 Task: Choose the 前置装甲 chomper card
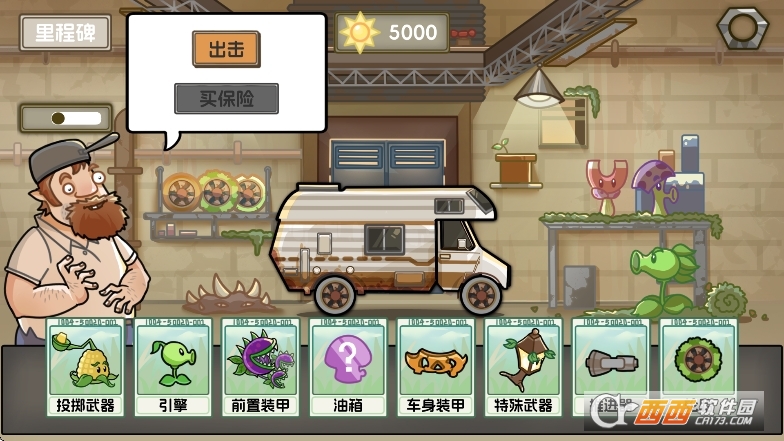(260, 366)
